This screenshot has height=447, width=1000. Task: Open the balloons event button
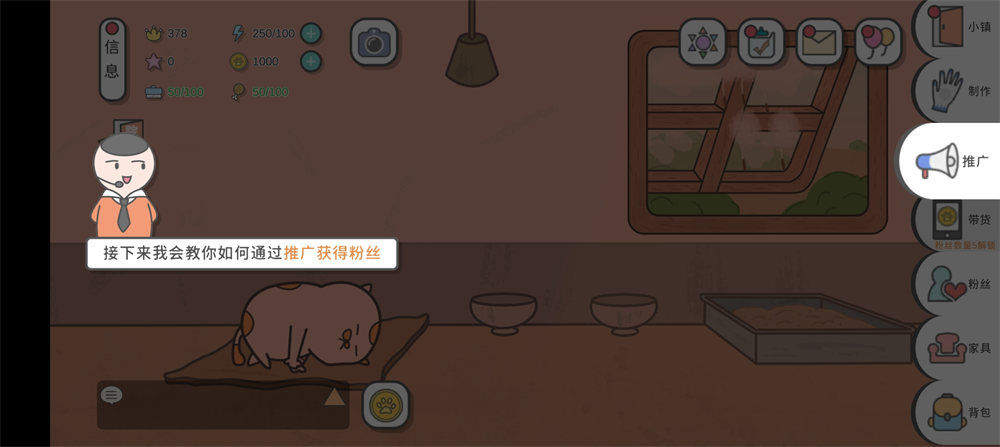pyautogui.click(x=877, y=42)
